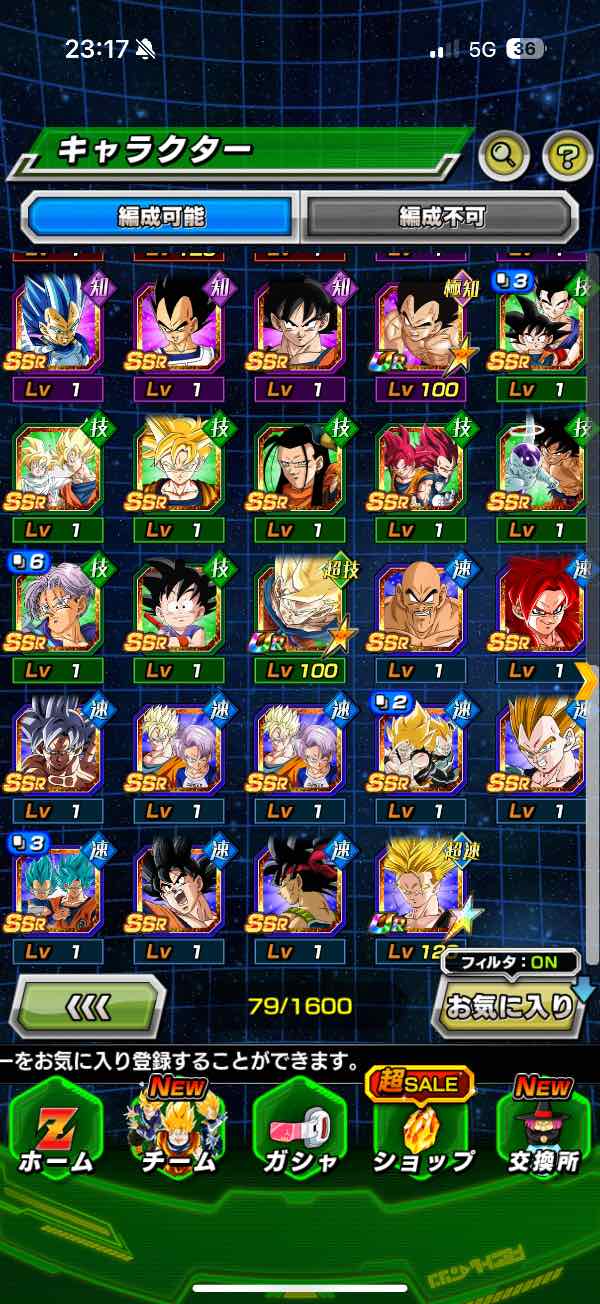Open the magnifying glass search button
The width and height of the screenshot is (600, 1304).
coord(504,154)
